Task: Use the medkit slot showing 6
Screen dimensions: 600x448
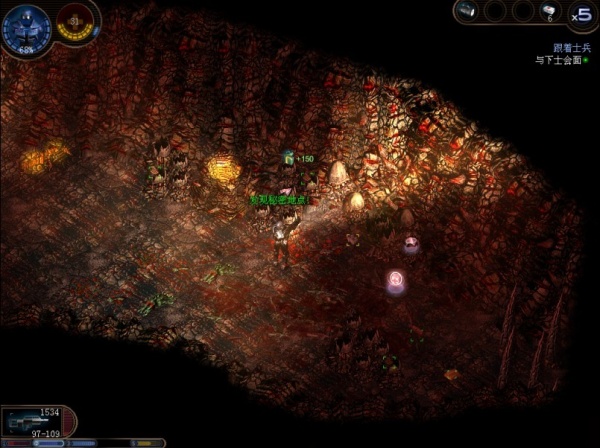Action: click(549, 12)
